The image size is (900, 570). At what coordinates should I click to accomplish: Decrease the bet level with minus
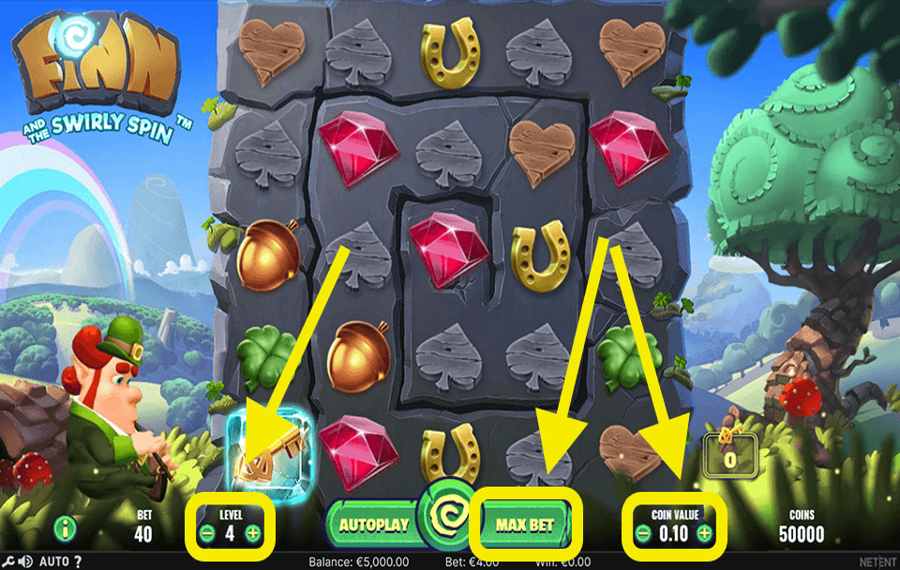207,534
